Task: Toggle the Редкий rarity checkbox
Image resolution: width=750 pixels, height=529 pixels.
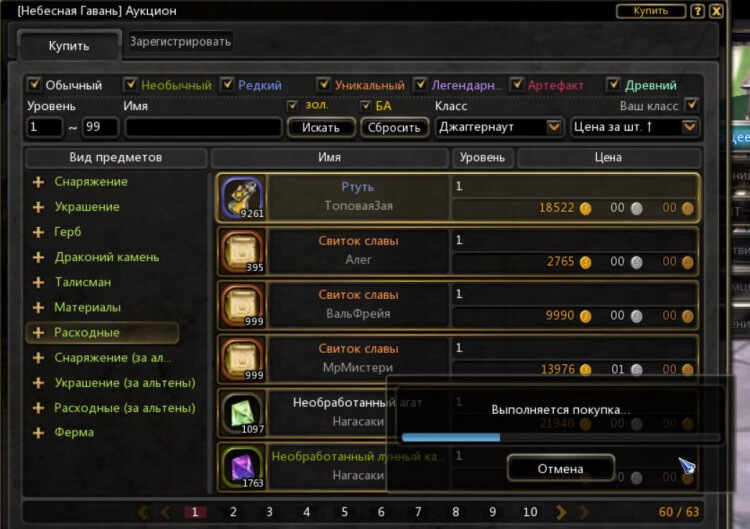Action: pyautogui.click(x=228, y=85)
